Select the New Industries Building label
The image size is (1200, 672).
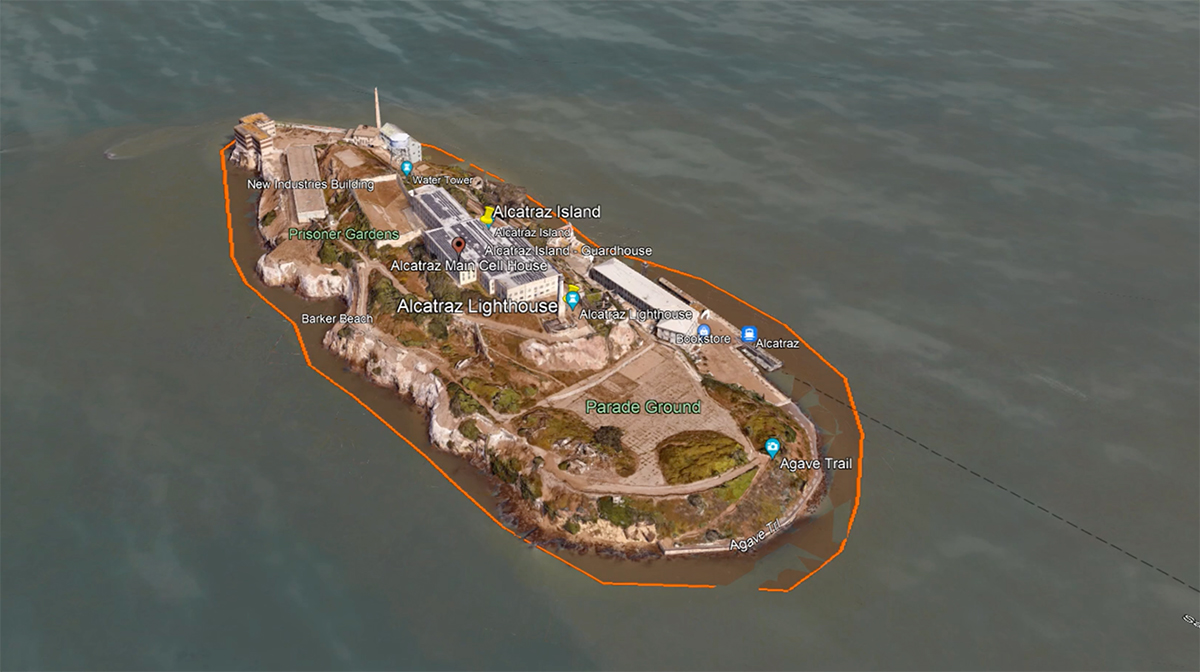click(310, 184)
